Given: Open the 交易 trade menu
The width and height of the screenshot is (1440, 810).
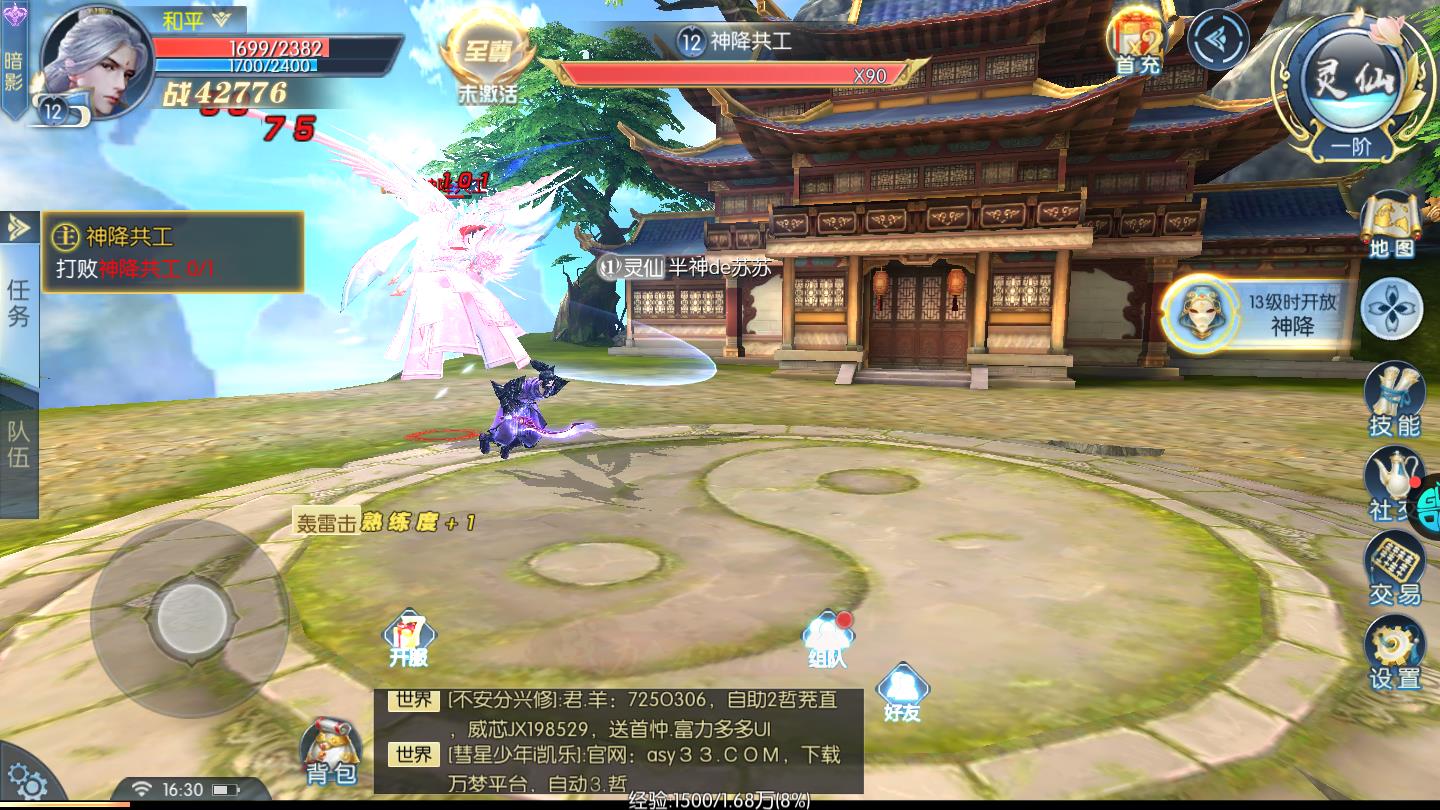Looking at the screenshot, I should coord(1394,568).
